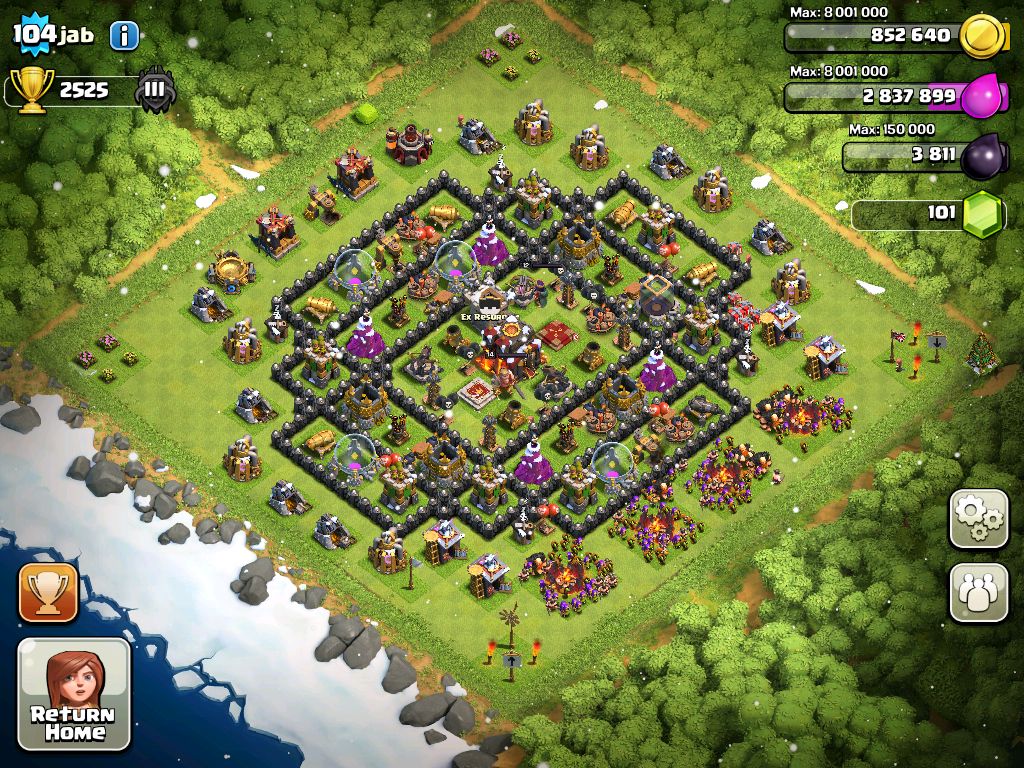The image size is (1024, 768).
Task: Open the friends list button
Action: tap(978, 593)
